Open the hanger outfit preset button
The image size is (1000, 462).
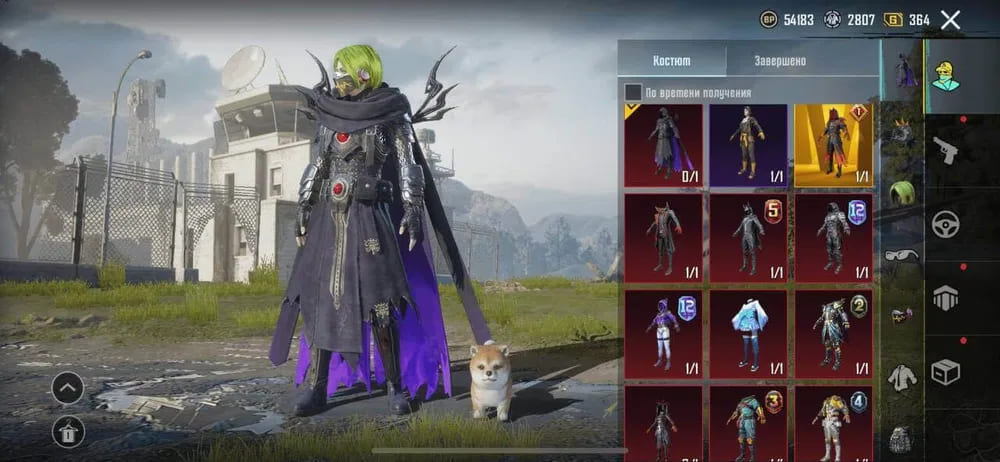[x=68, y=431]
